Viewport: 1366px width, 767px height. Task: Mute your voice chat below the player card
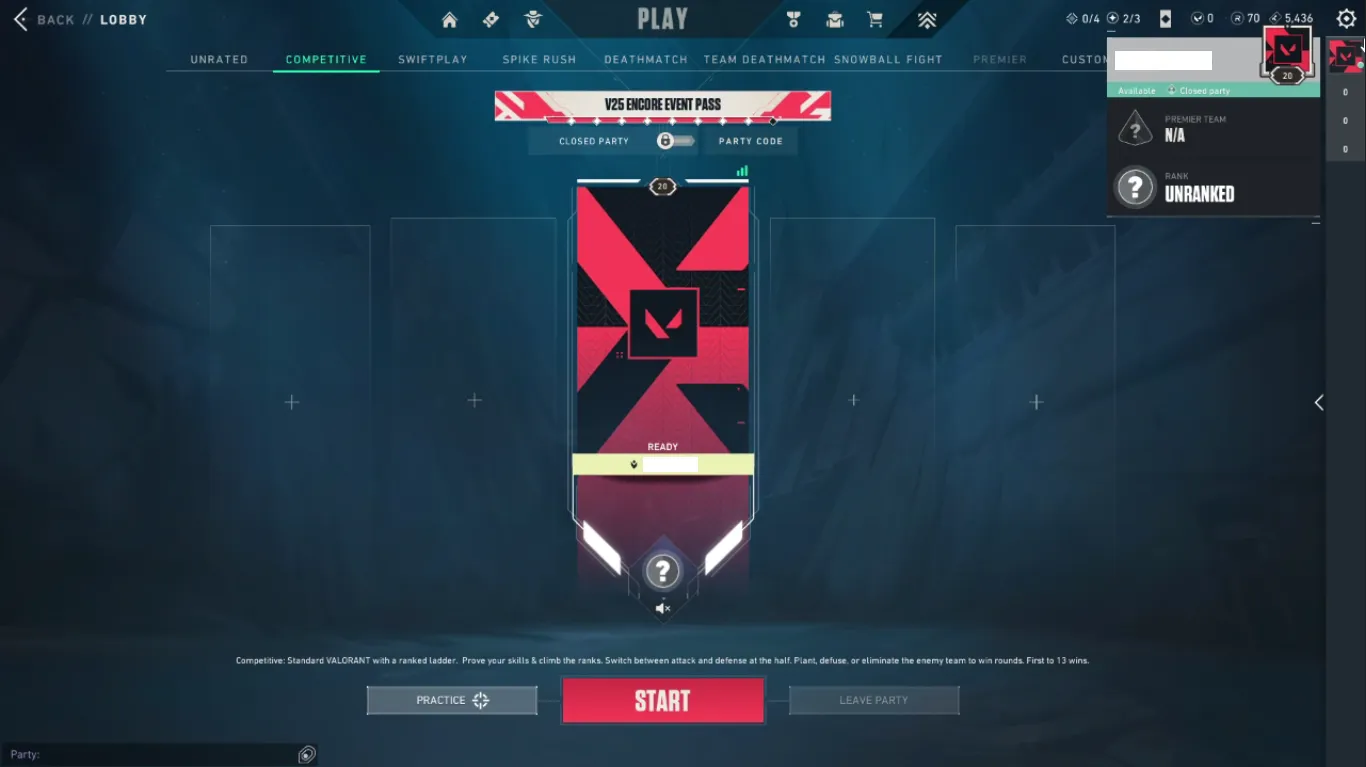(x=663, y=608)
